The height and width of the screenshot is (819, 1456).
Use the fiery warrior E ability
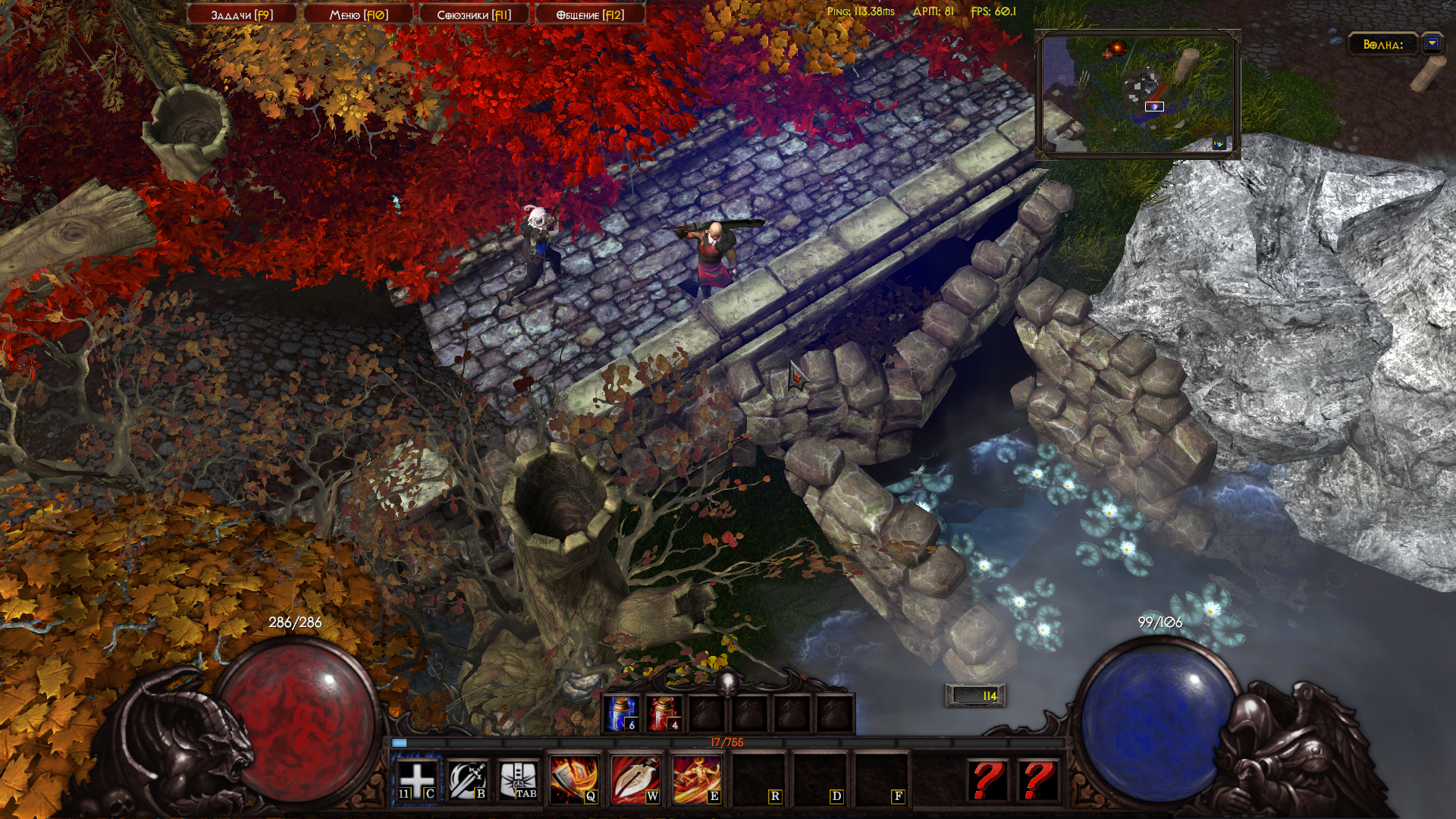coord(697,780)
